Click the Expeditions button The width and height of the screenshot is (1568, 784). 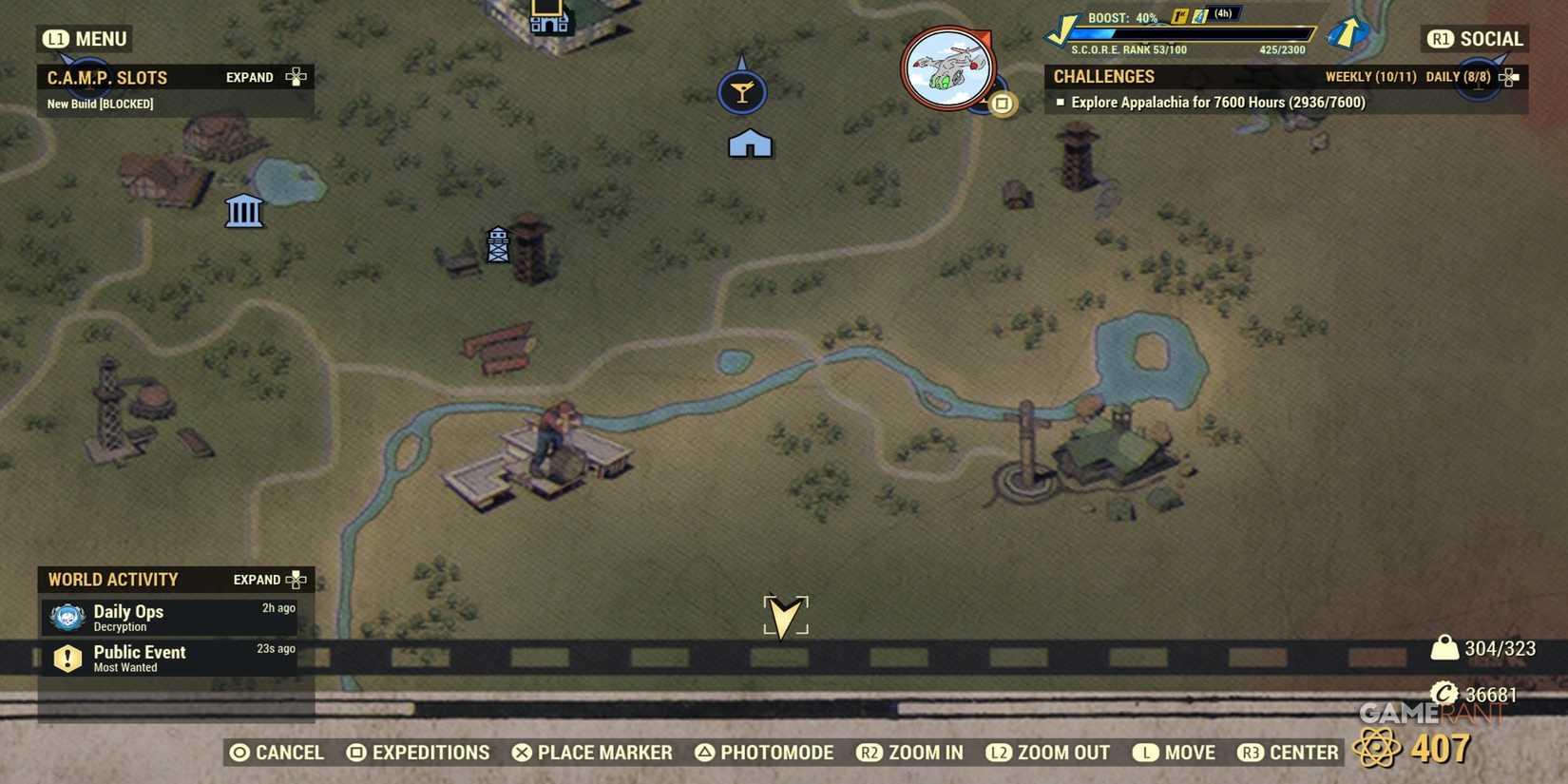click(419, 752)
